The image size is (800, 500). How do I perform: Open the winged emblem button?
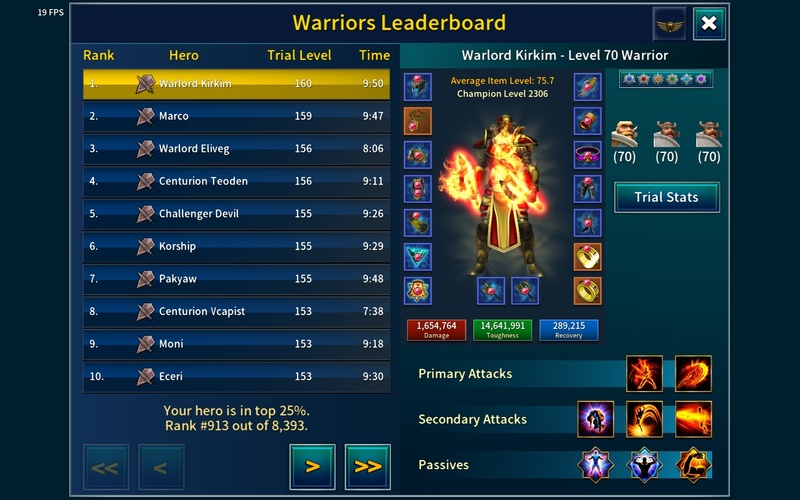click(x=669, y=24)
